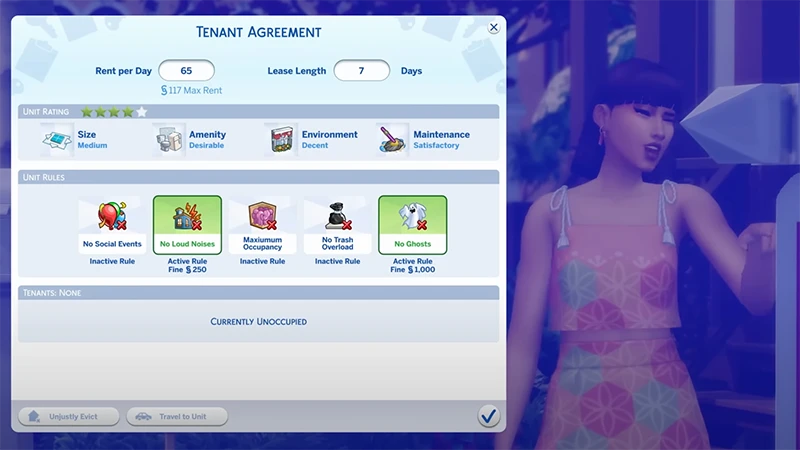Screen dimensions: 800x450
Task: Change the Lease Length value
Action: [361, 71]
